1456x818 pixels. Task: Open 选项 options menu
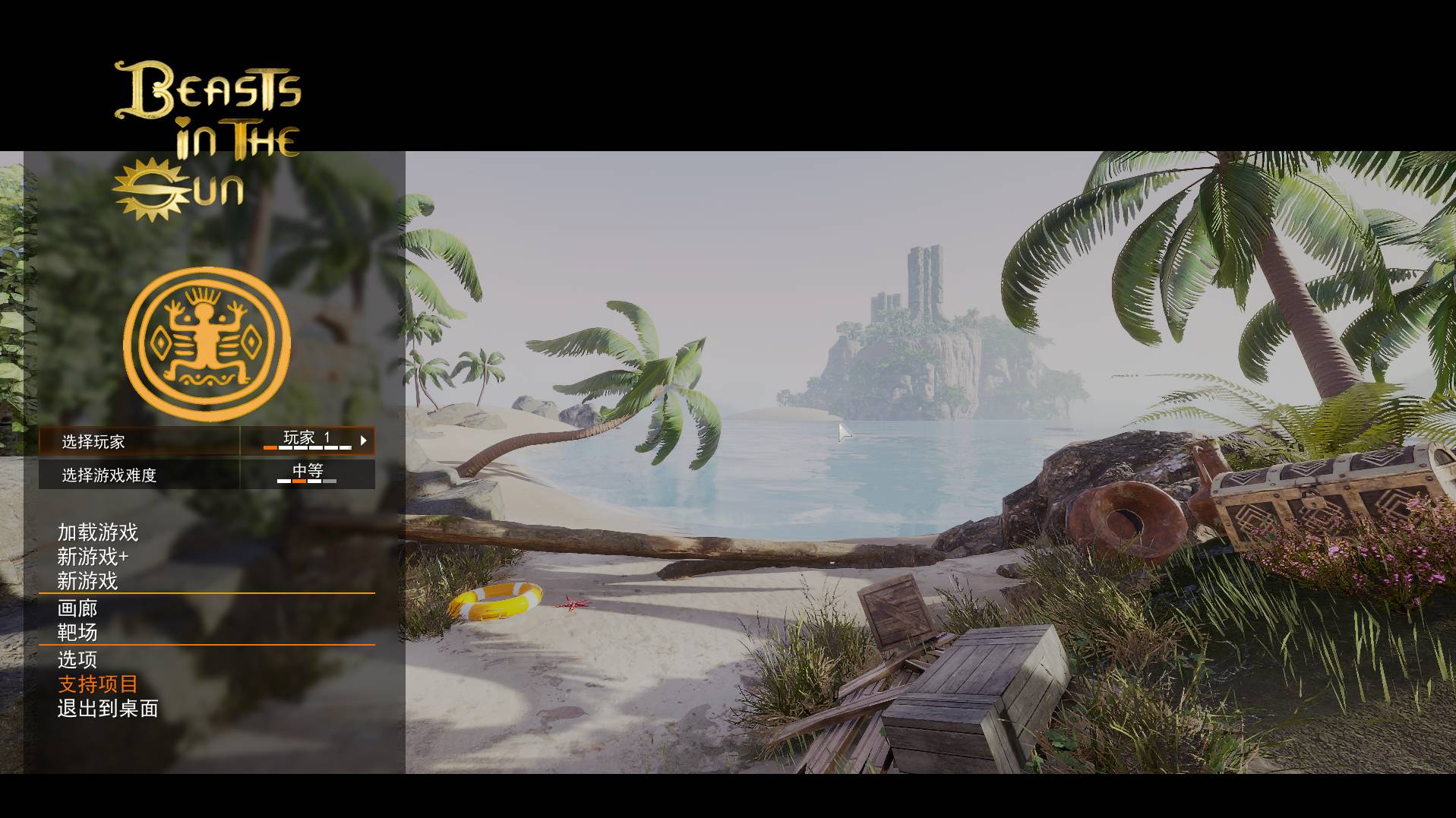click(x=77, y=659)
